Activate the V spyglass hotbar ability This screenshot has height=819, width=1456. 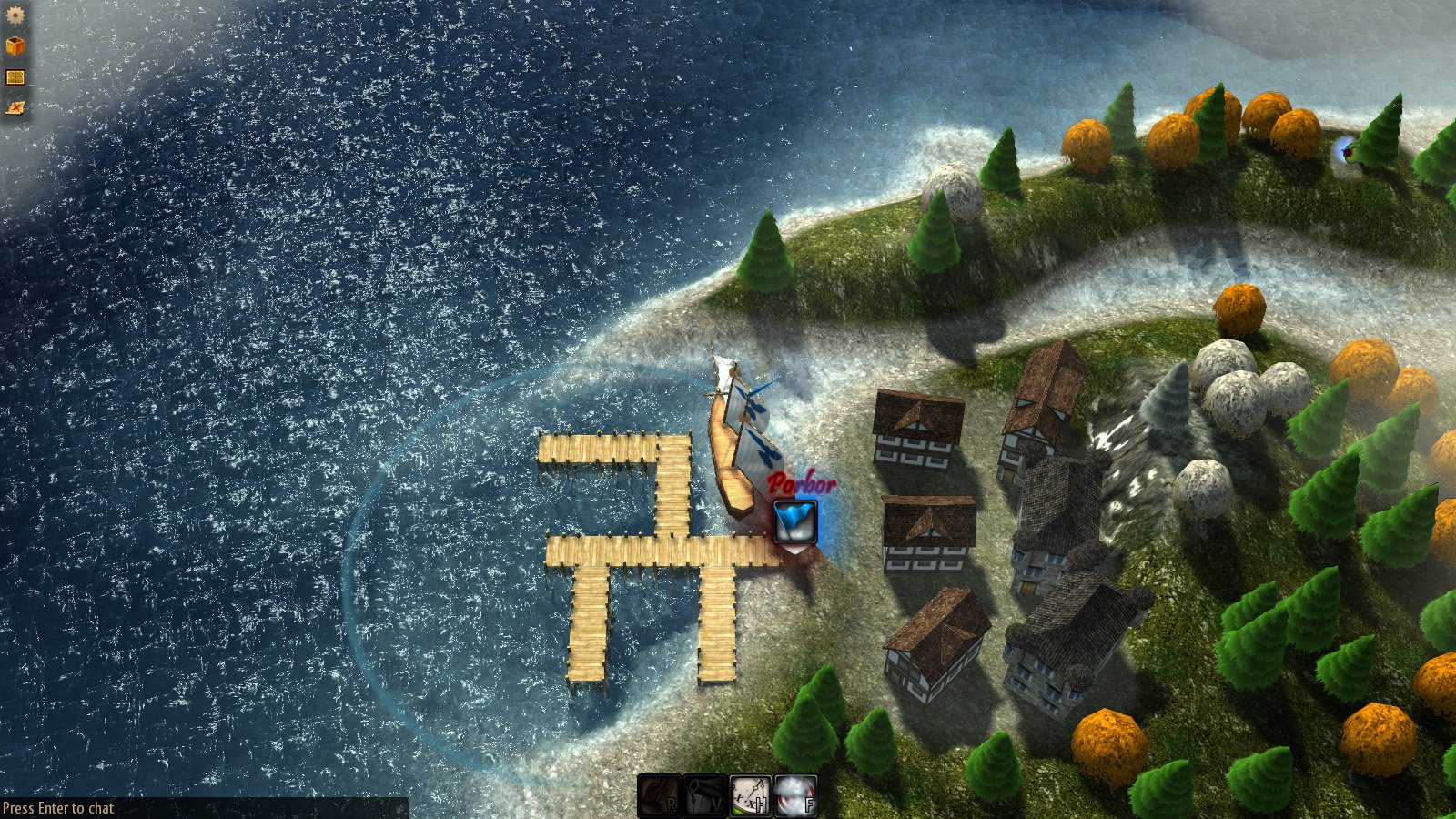click(704, 795)
